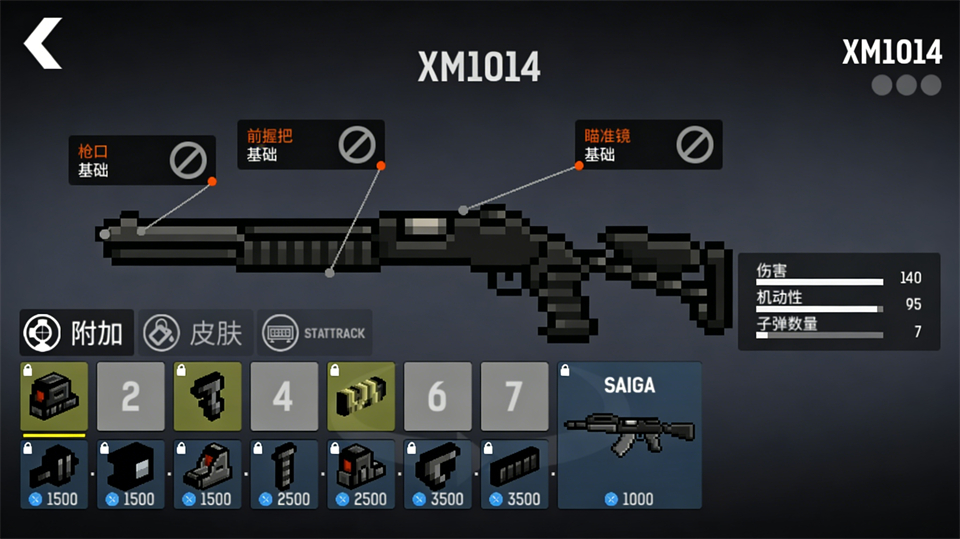Viewport: 960px width, 539px height.
Task: Open the 前握把 foregrip attachment slot
Action: (x=310, y=145)
